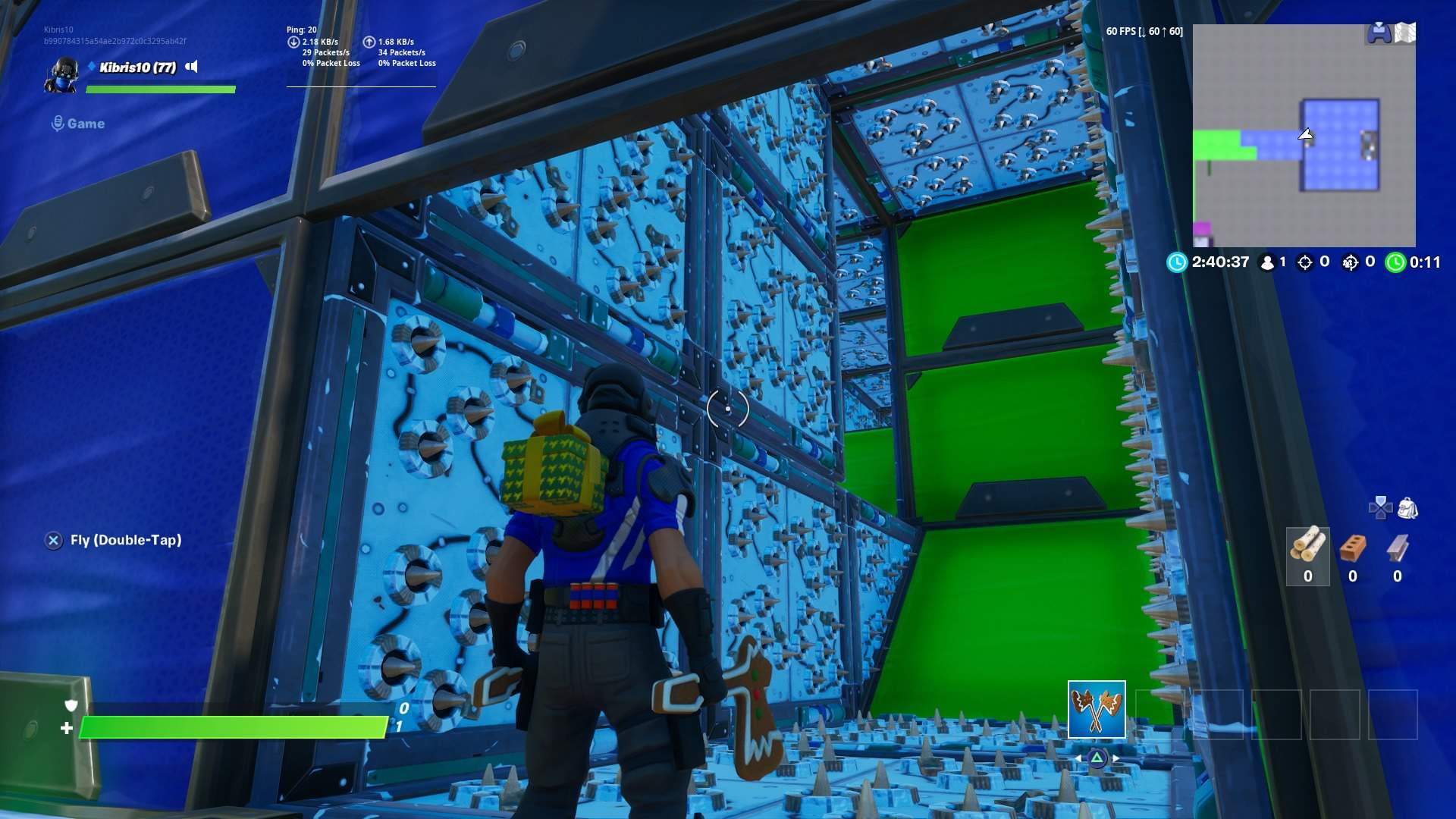Click the green round timer clock icon
1456x819 pixels.
1398,262
